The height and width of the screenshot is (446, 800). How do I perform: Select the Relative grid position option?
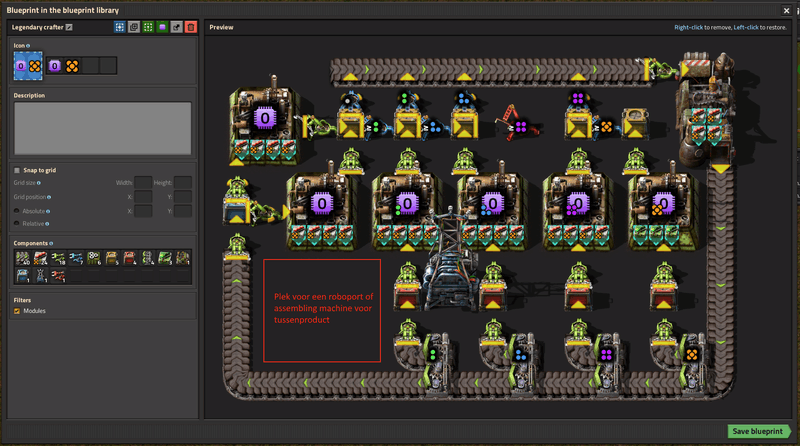tap(17, 224)
